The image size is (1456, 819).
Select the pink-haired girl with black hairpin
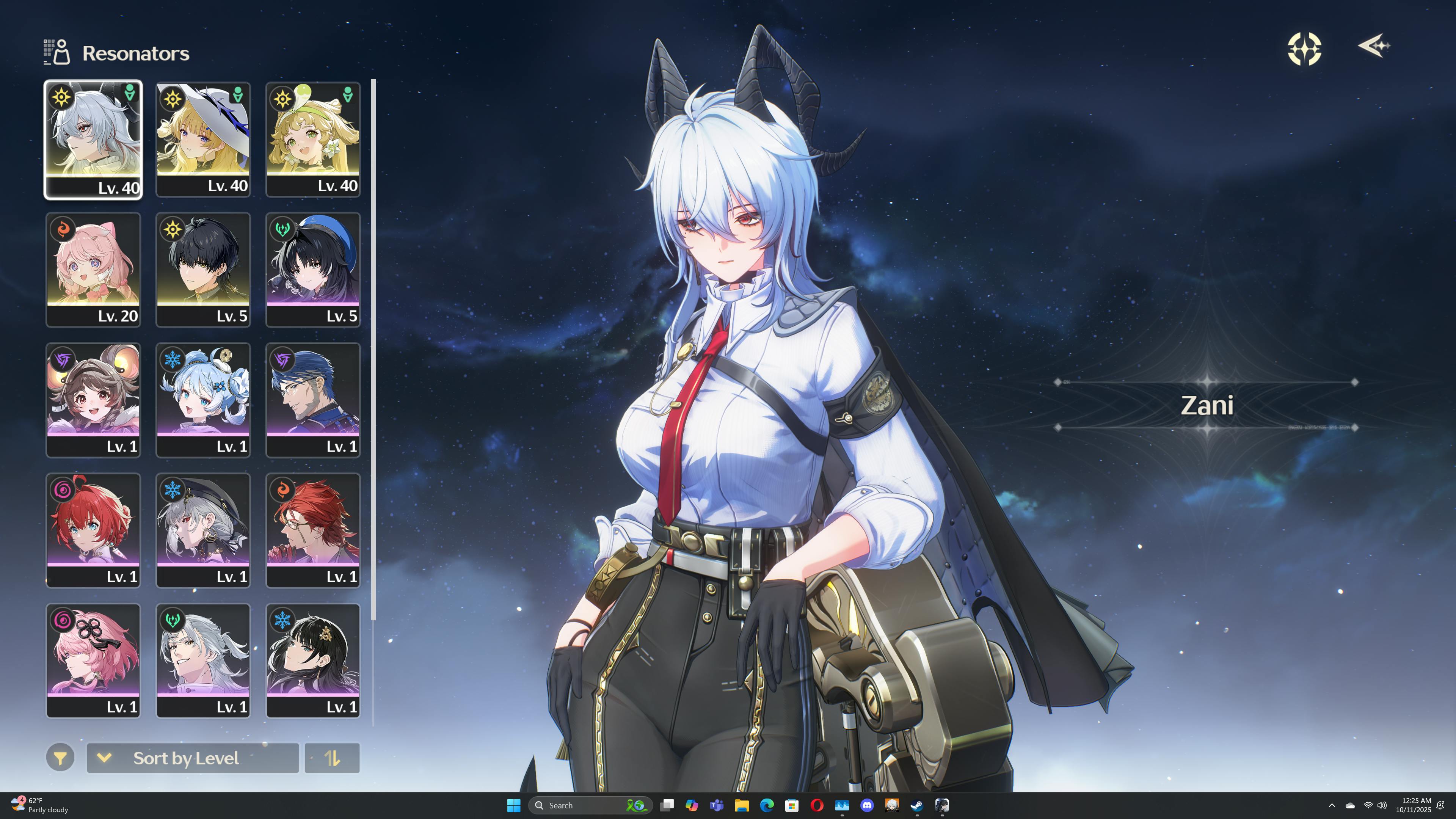tap(93, 660)
